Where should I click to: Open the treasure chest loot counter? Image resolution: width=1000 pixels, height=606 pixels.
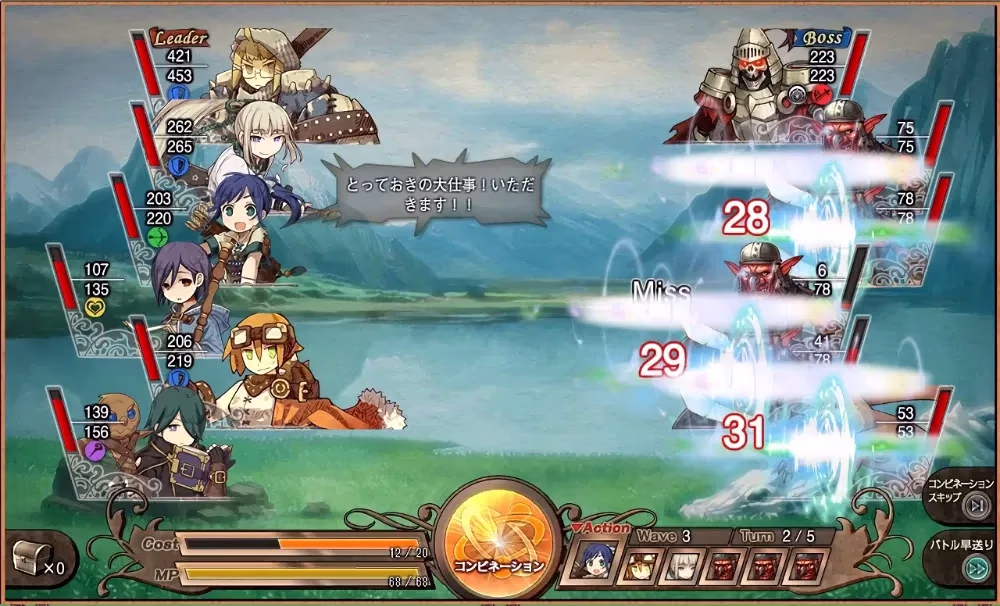tap(38, 558)
